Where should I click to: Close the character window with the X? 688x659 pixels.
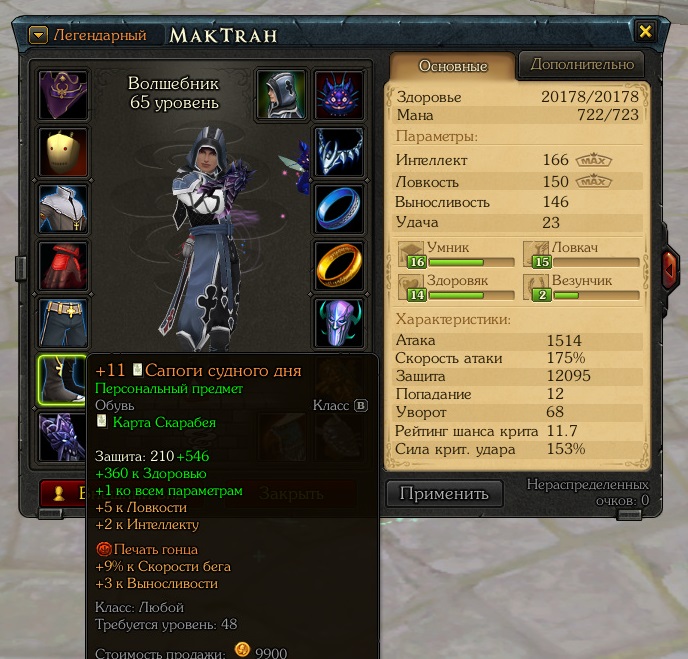pyautogui.click(x=646, y=32)
